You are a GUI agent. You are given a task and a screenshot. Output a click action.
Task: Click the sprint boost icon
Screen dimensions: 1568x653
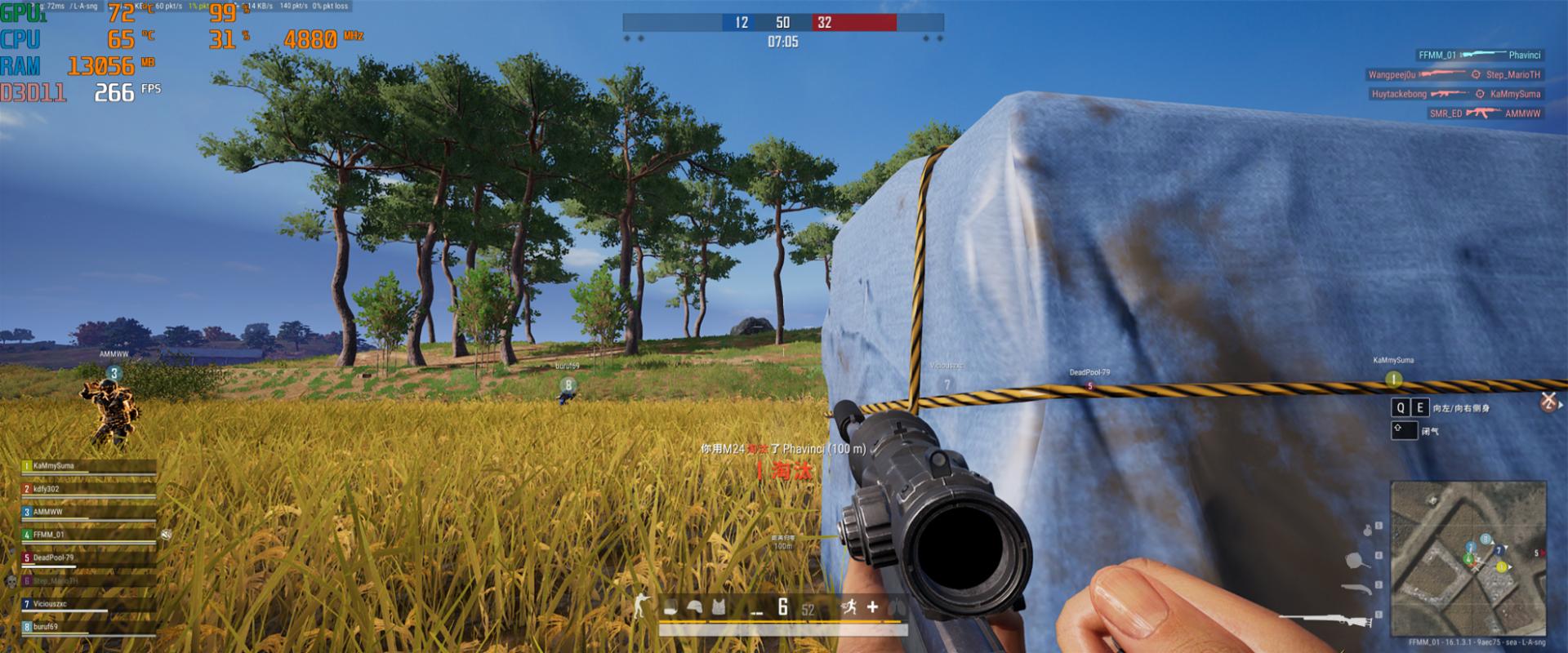(x=848, y=606)
